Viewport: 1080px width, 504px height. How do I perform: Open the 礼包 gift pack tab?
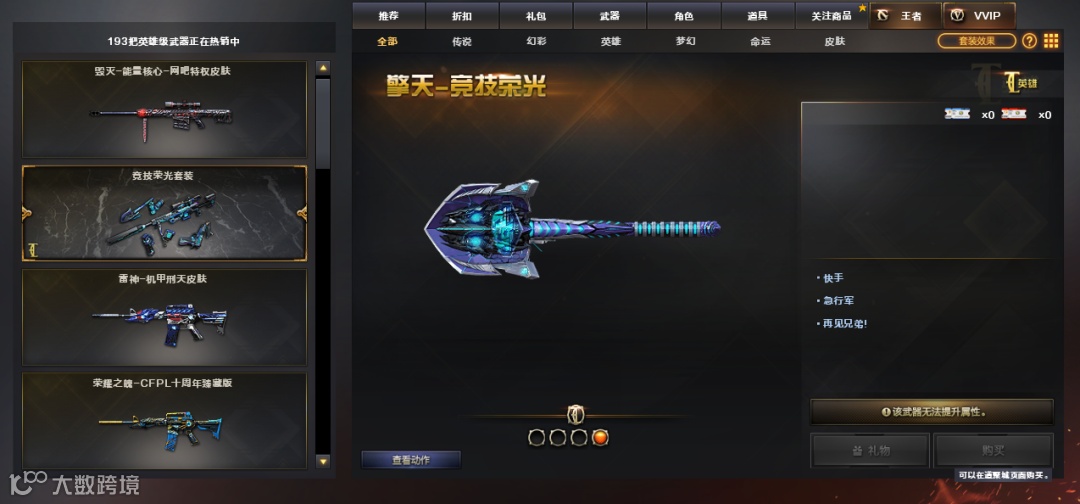click(x=536, y=16)
